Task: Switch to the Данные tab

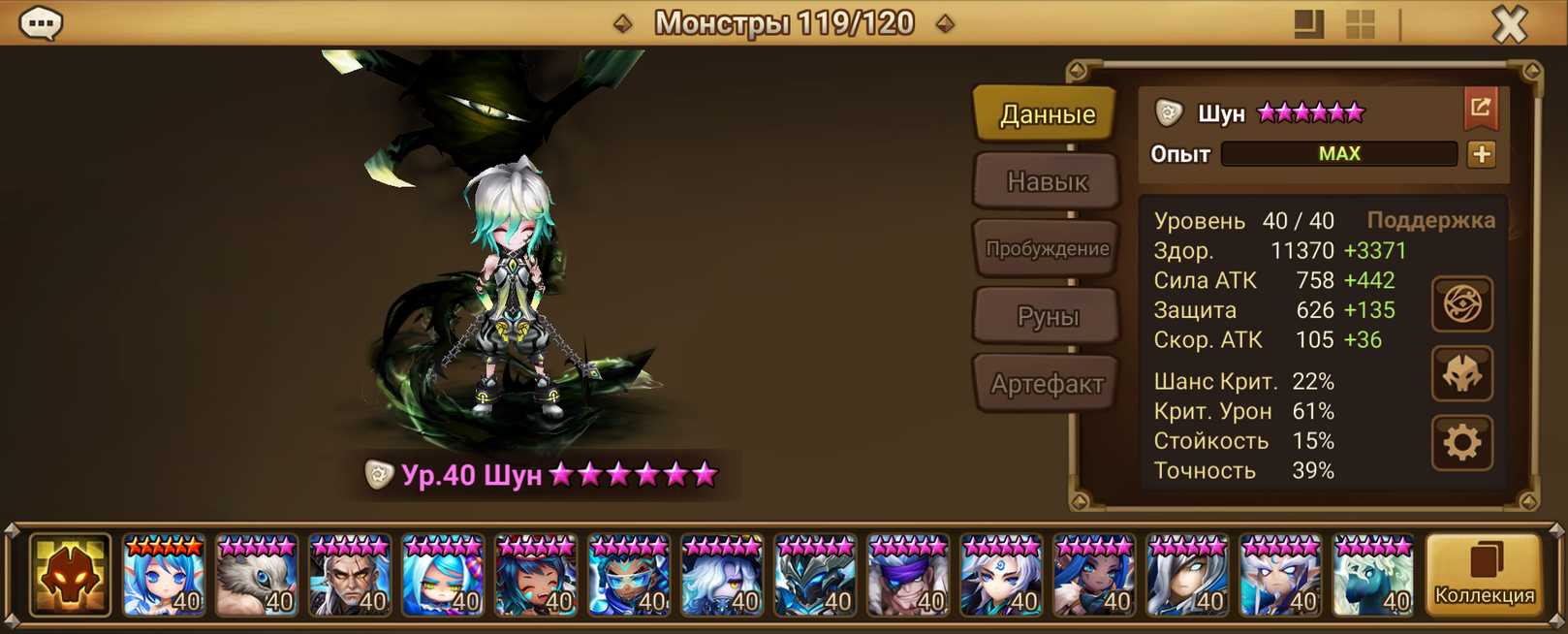Action: (x=1047, y=114)
